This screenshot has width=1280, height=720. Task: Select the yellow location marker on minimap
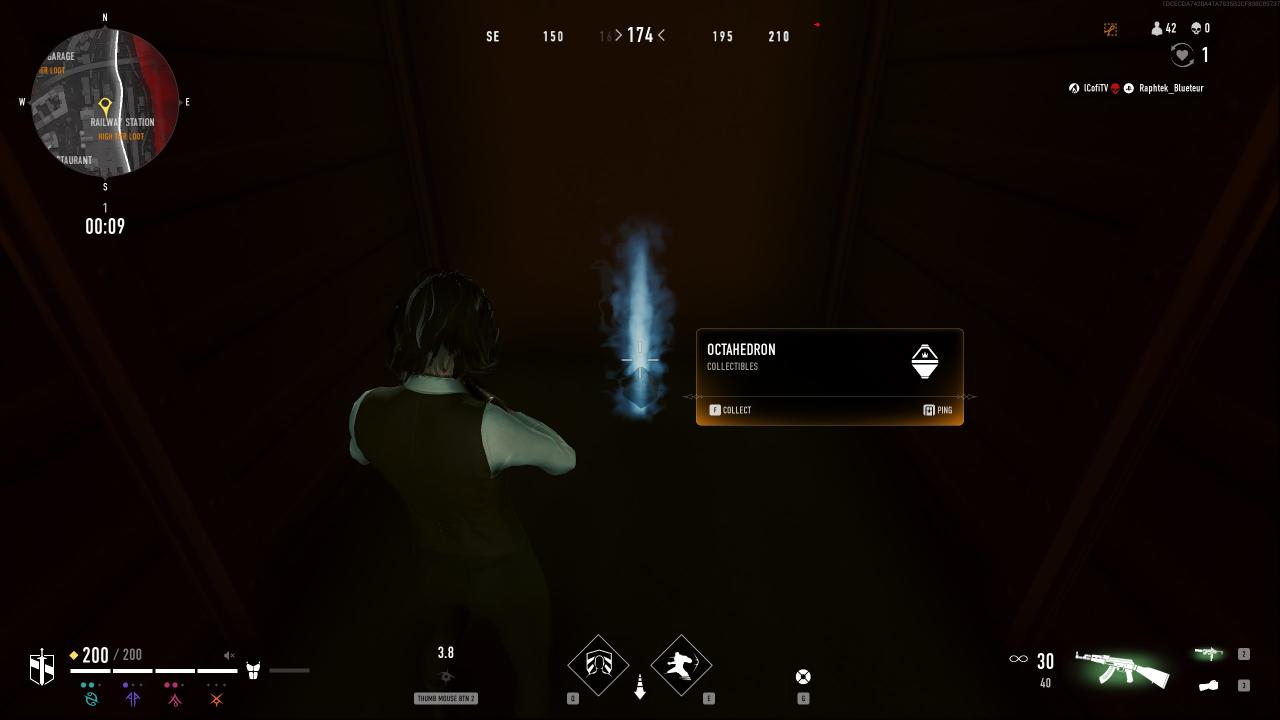pyautogui.click(x=105, y=105)
